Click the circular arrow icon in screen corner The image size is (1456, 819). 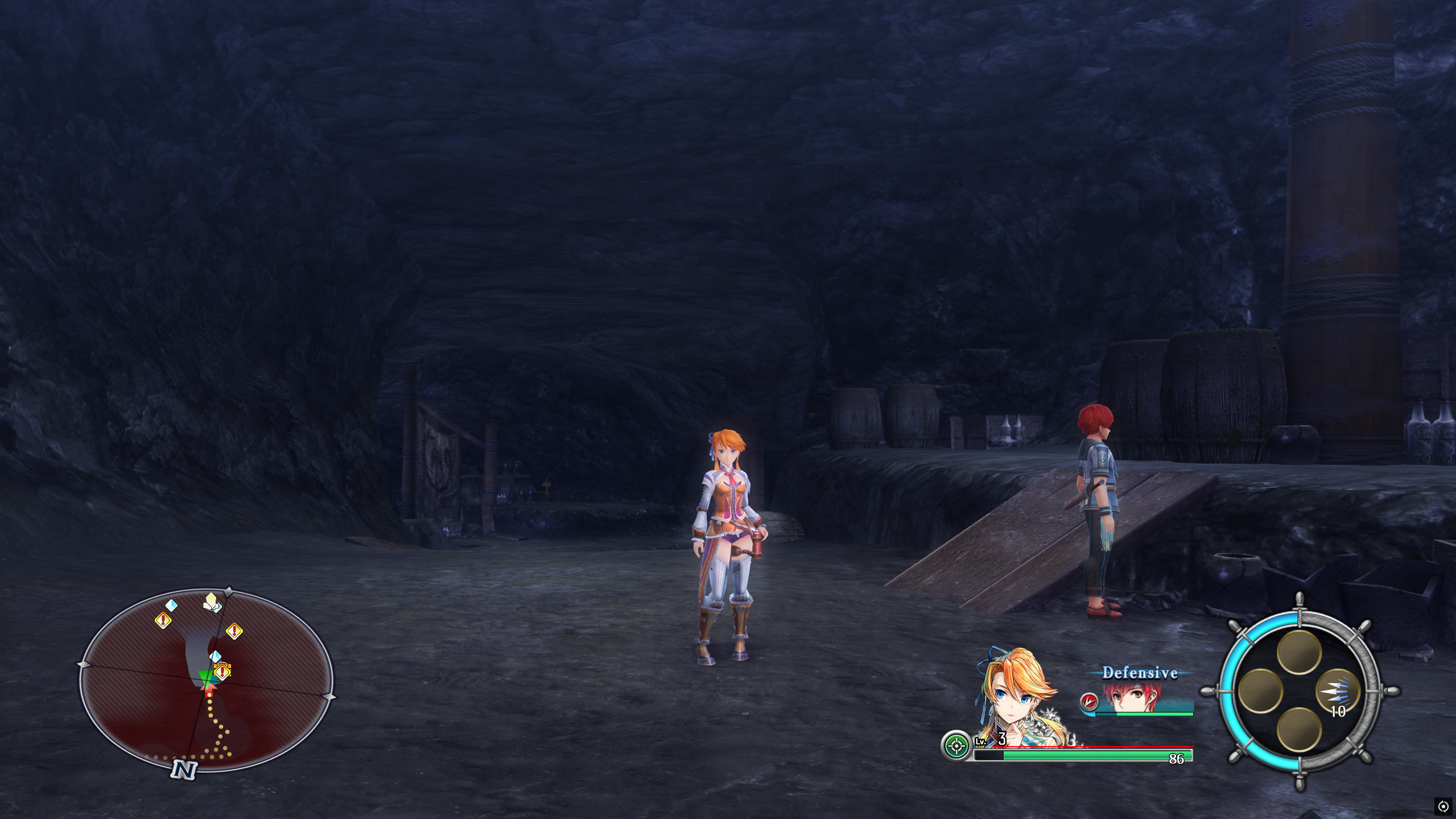coord(1443,806)
